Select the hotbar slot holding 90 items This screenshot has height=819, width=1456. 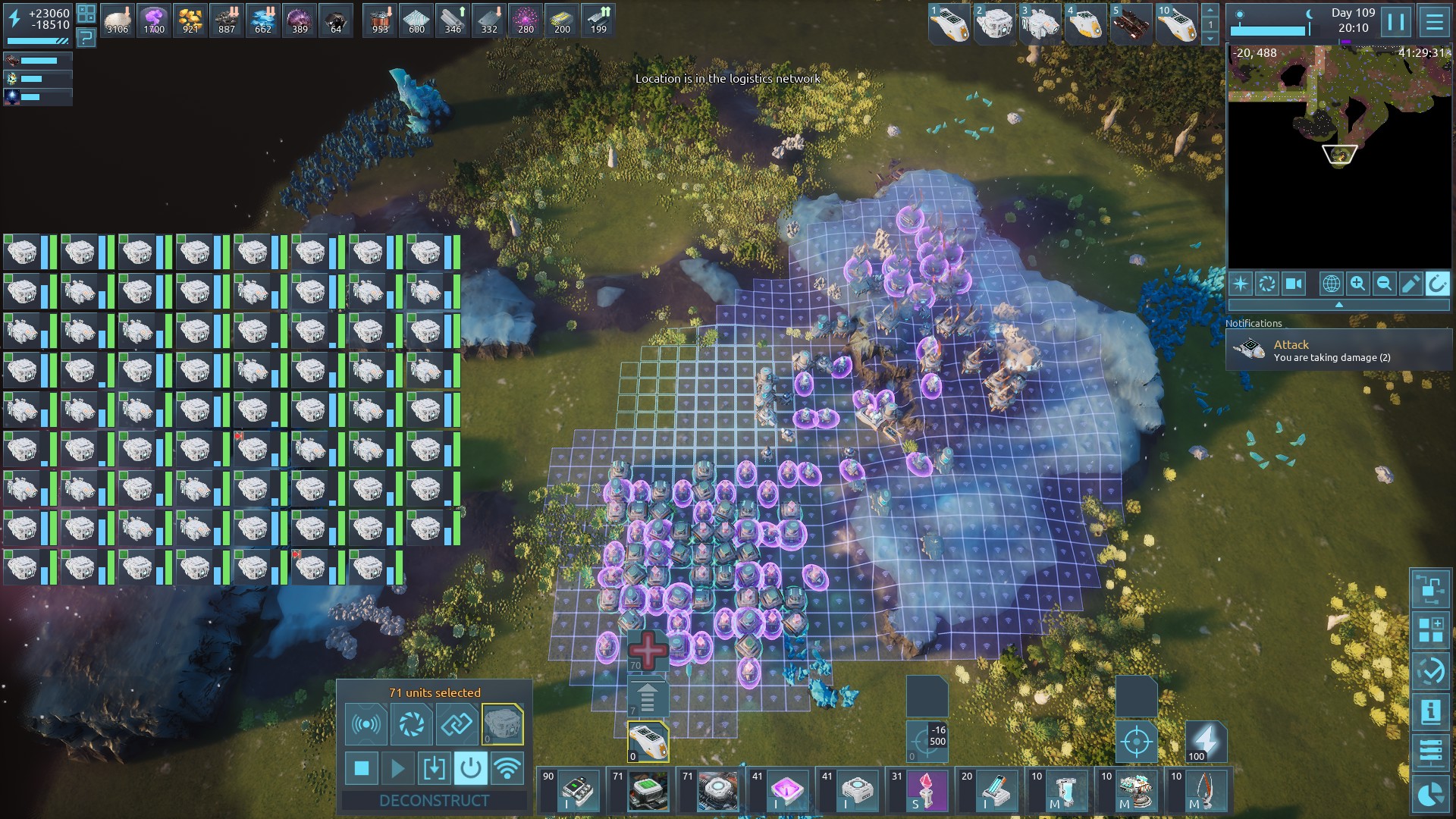[571, 790]
